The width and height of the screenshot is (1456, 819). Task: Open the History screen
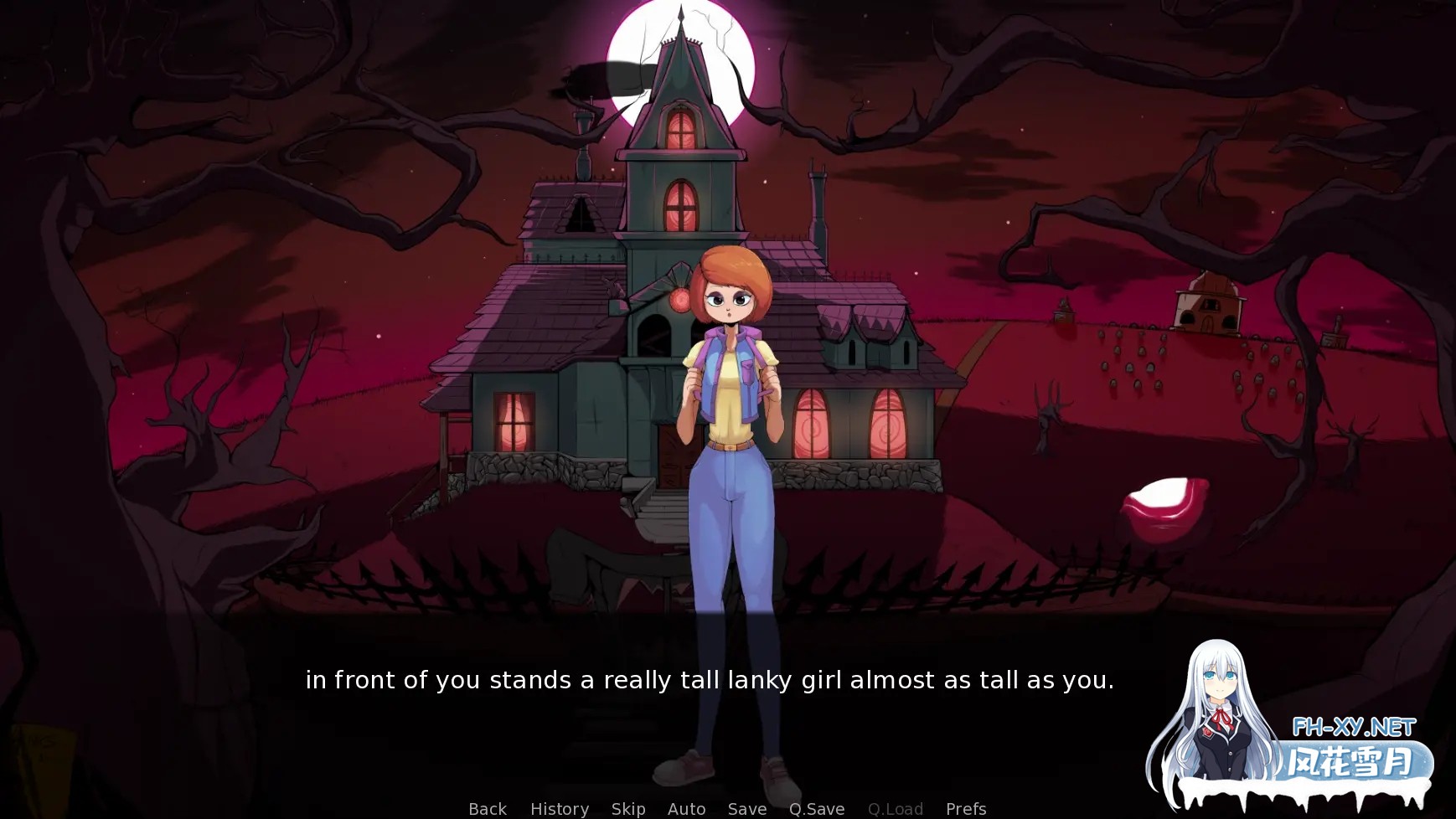[559, 807]
